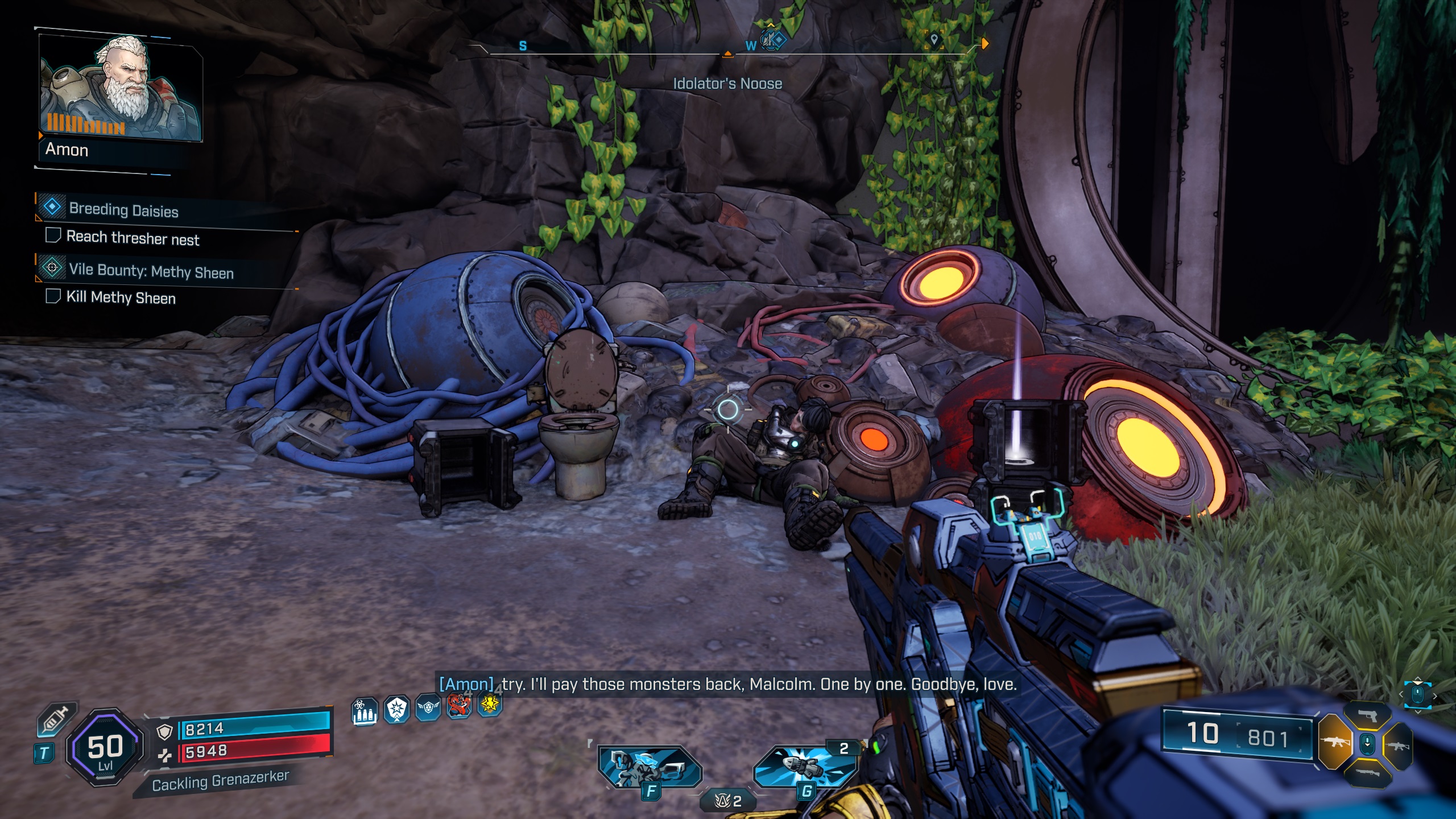Screen dimensions: 1456x819
Task: Click the map pin on the compass
Action: pos(933,39)
